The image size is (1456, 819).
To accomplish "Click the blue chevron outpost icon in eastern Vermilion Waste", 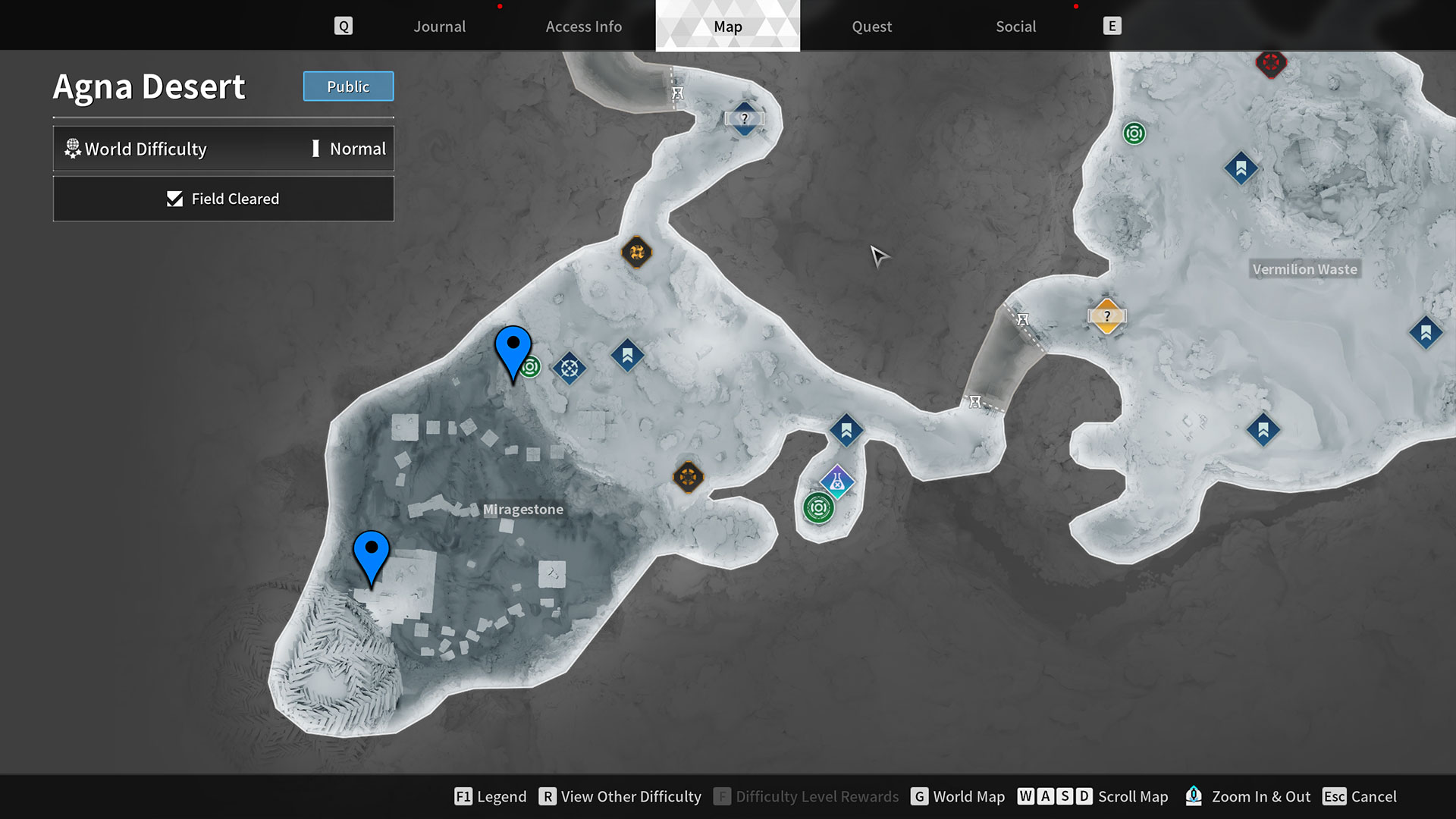I will (x=1425, y=332).
